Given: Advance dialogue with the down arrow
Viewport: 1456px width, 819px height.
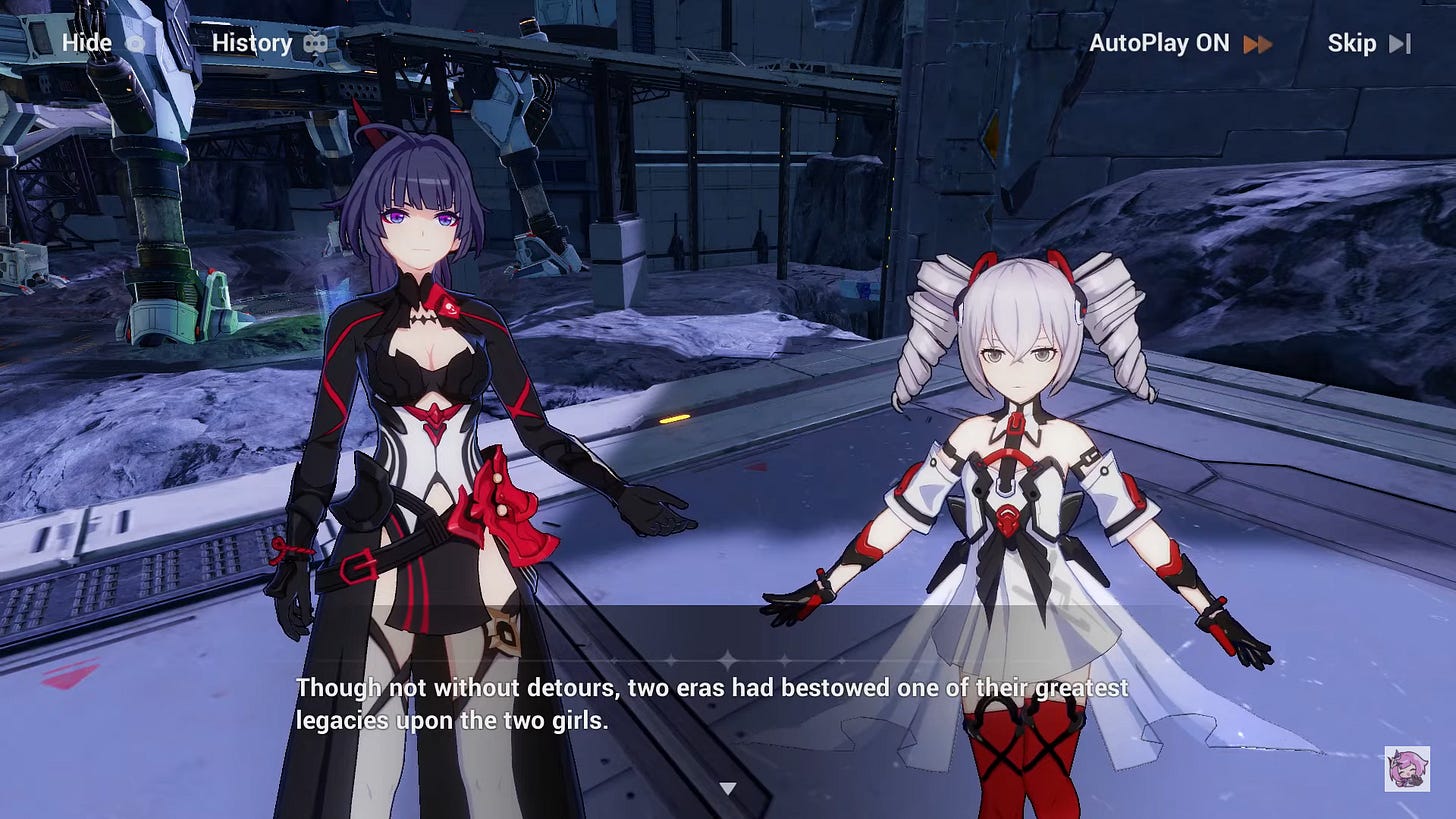Looking at the screenshot, I should pos(728,788).
